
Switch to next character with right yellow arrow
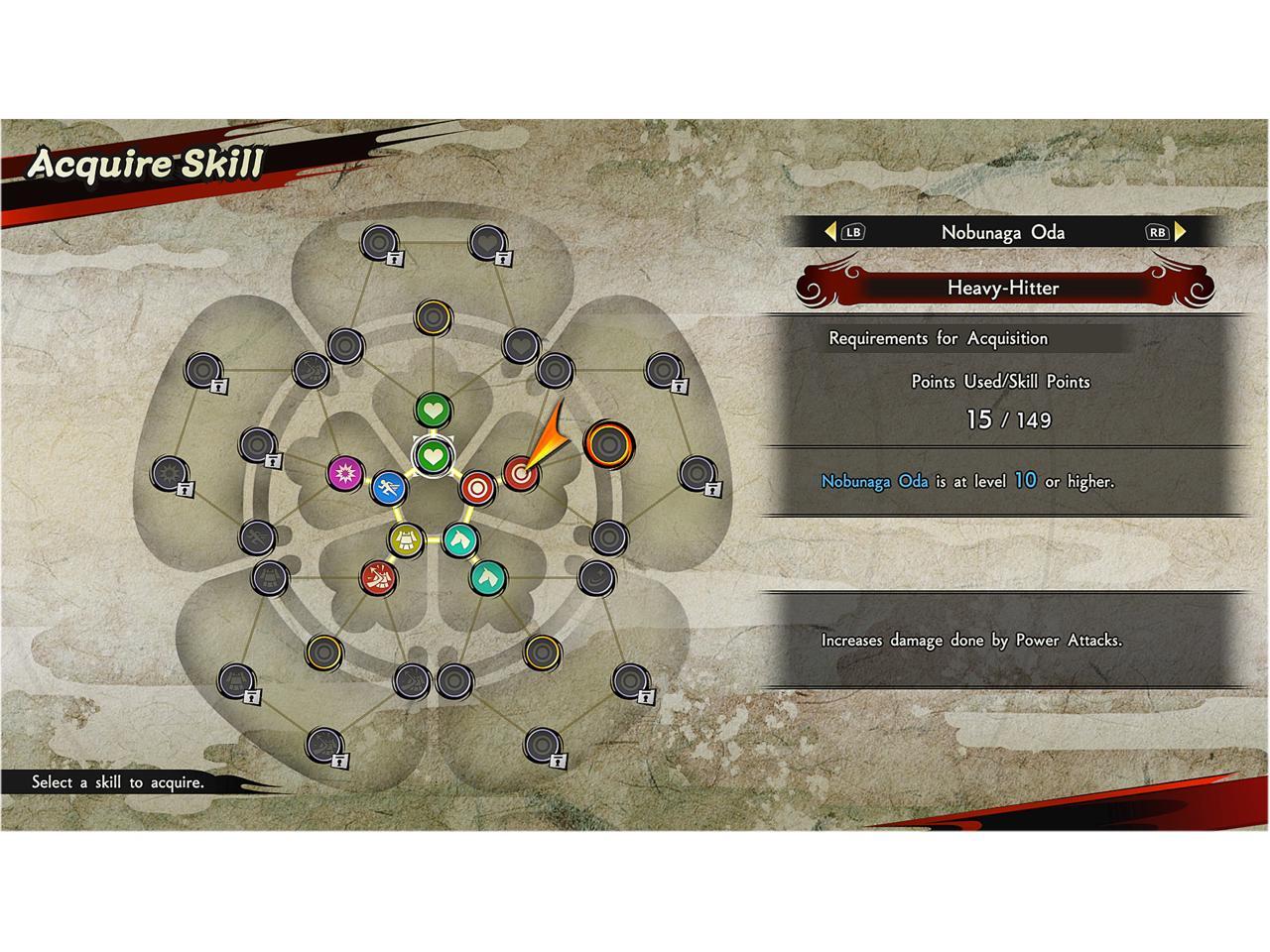pyautogui.click(x=1181, y=232)
